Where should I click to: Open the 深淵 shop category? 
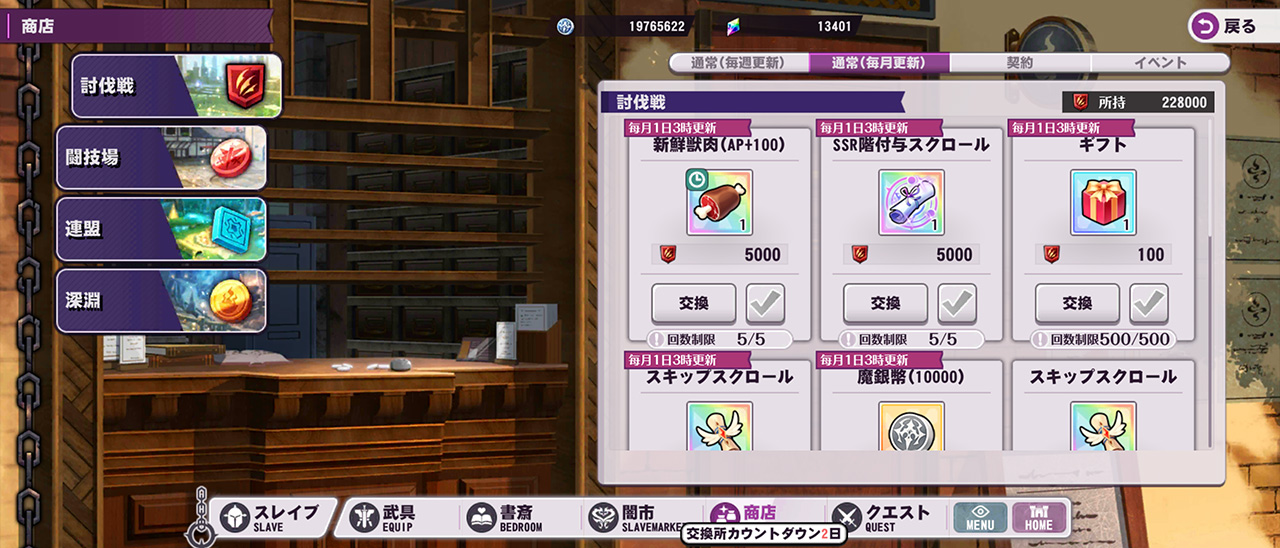click(162, 301)
